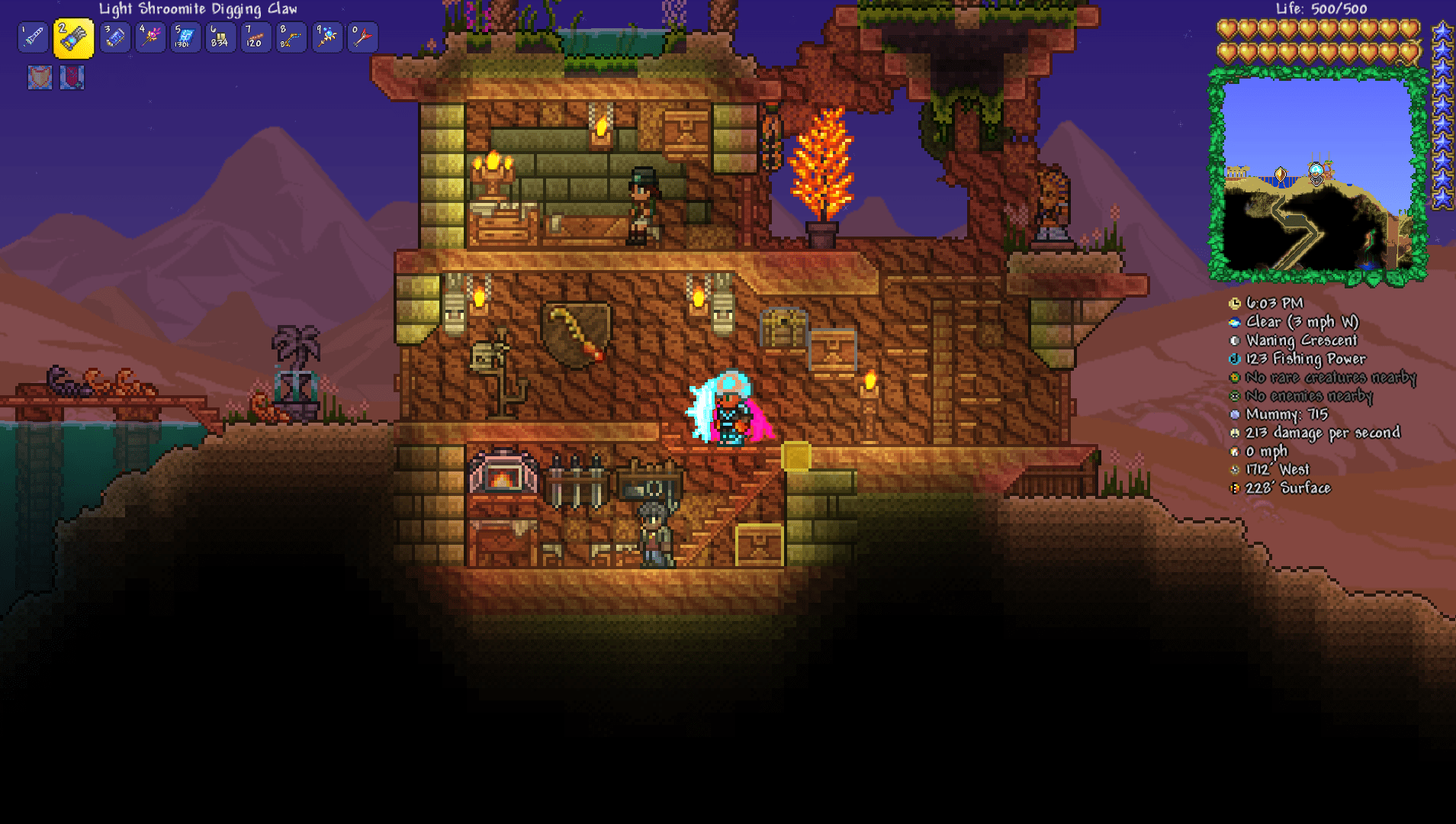Click the depth meter icon beside 228' Surface
1456x824 pixels.
coord(1236,488)
